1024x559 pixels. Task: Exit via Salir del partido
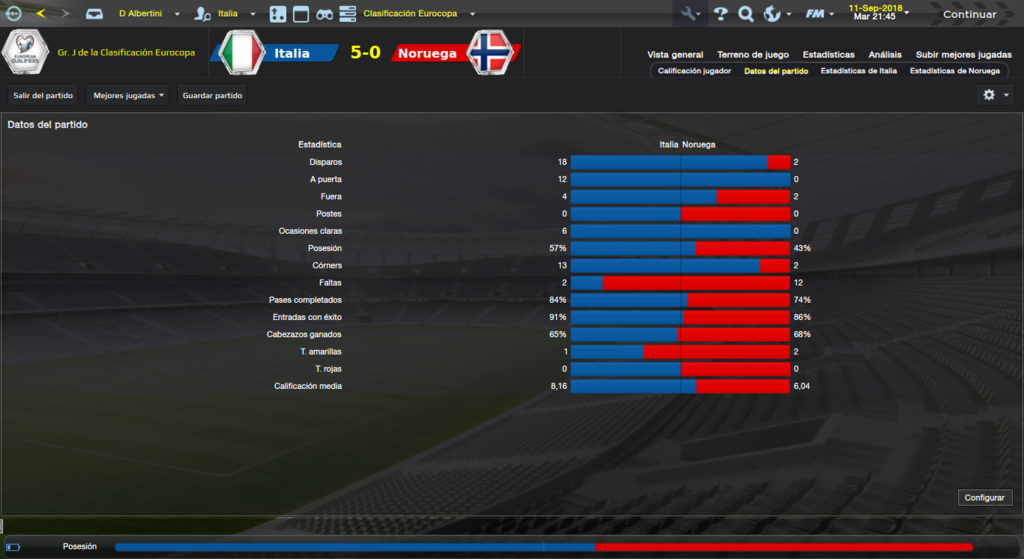click(43, 96)
